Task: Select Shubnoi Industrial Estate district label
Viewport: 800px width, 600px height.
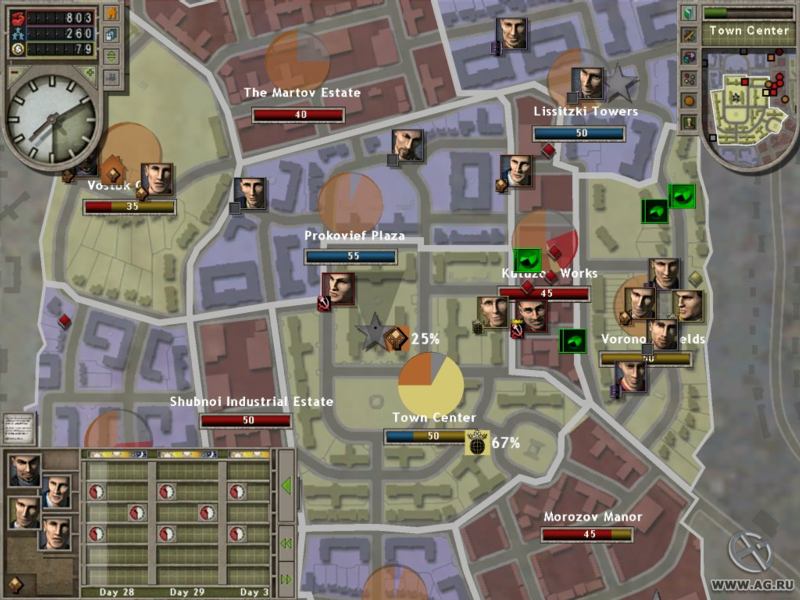Action: coord(251,401)
